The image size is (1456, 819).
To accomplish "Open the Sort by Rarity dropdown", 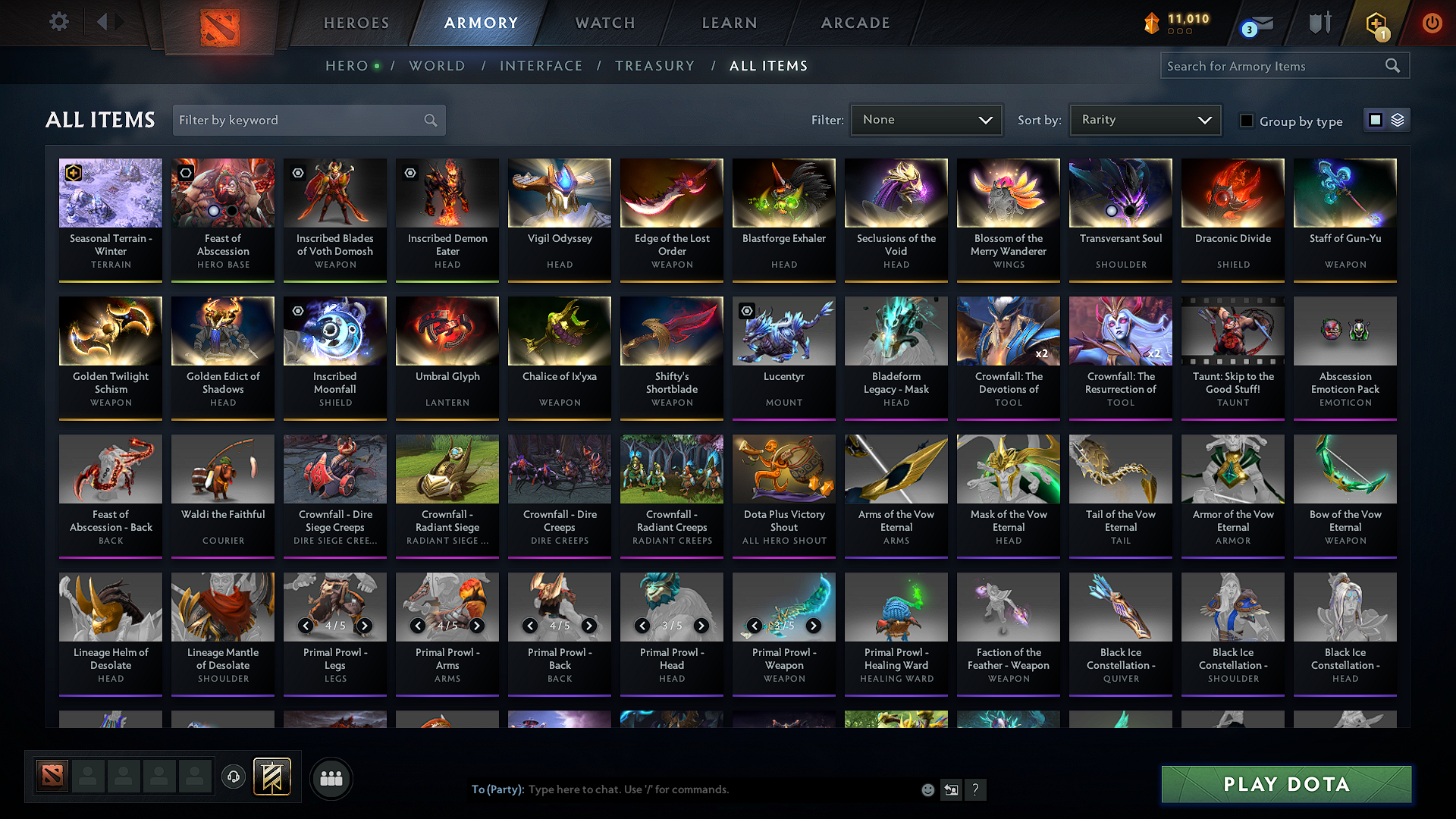I will (1144, 119).
